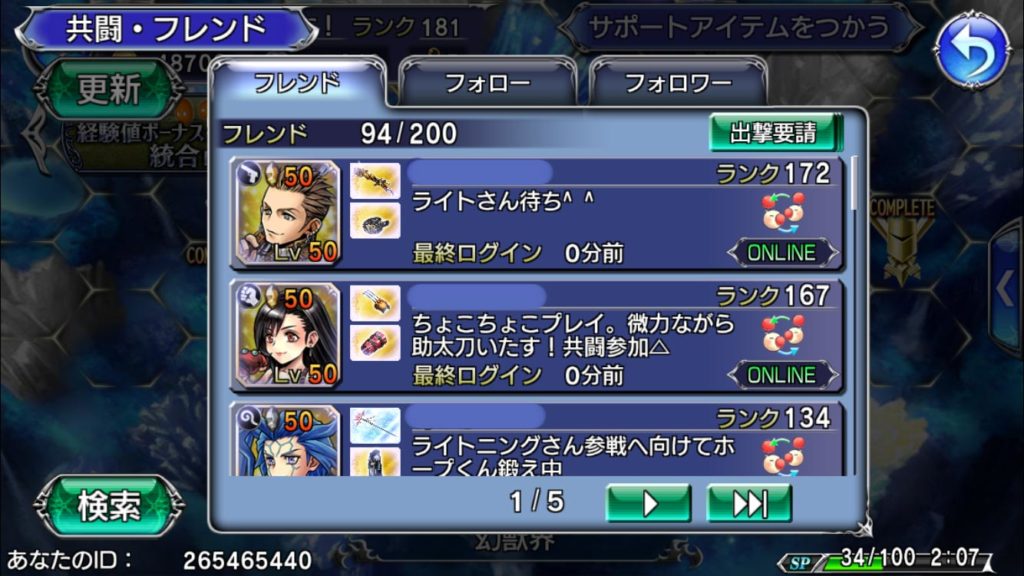Tap the moogle icon on rank 167 row
This screenshot has height=576, width=1024.
point(784,334)
